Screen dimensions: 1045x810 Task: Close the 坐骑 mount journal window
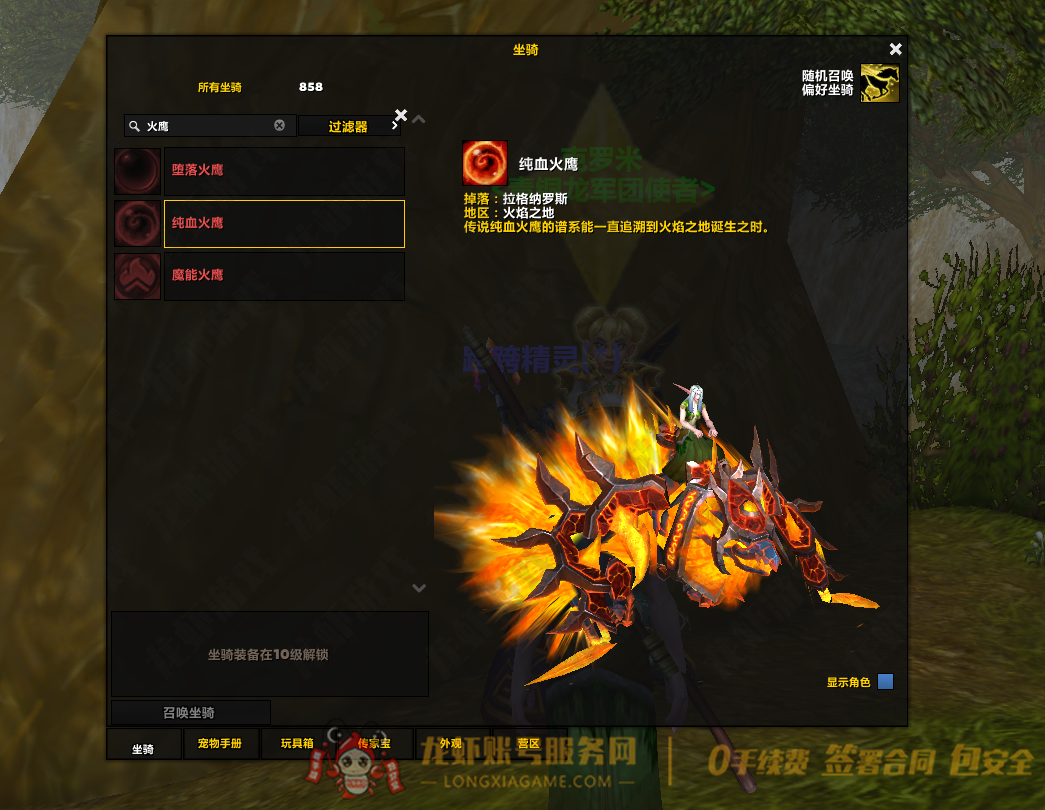[x=895, y=49]
